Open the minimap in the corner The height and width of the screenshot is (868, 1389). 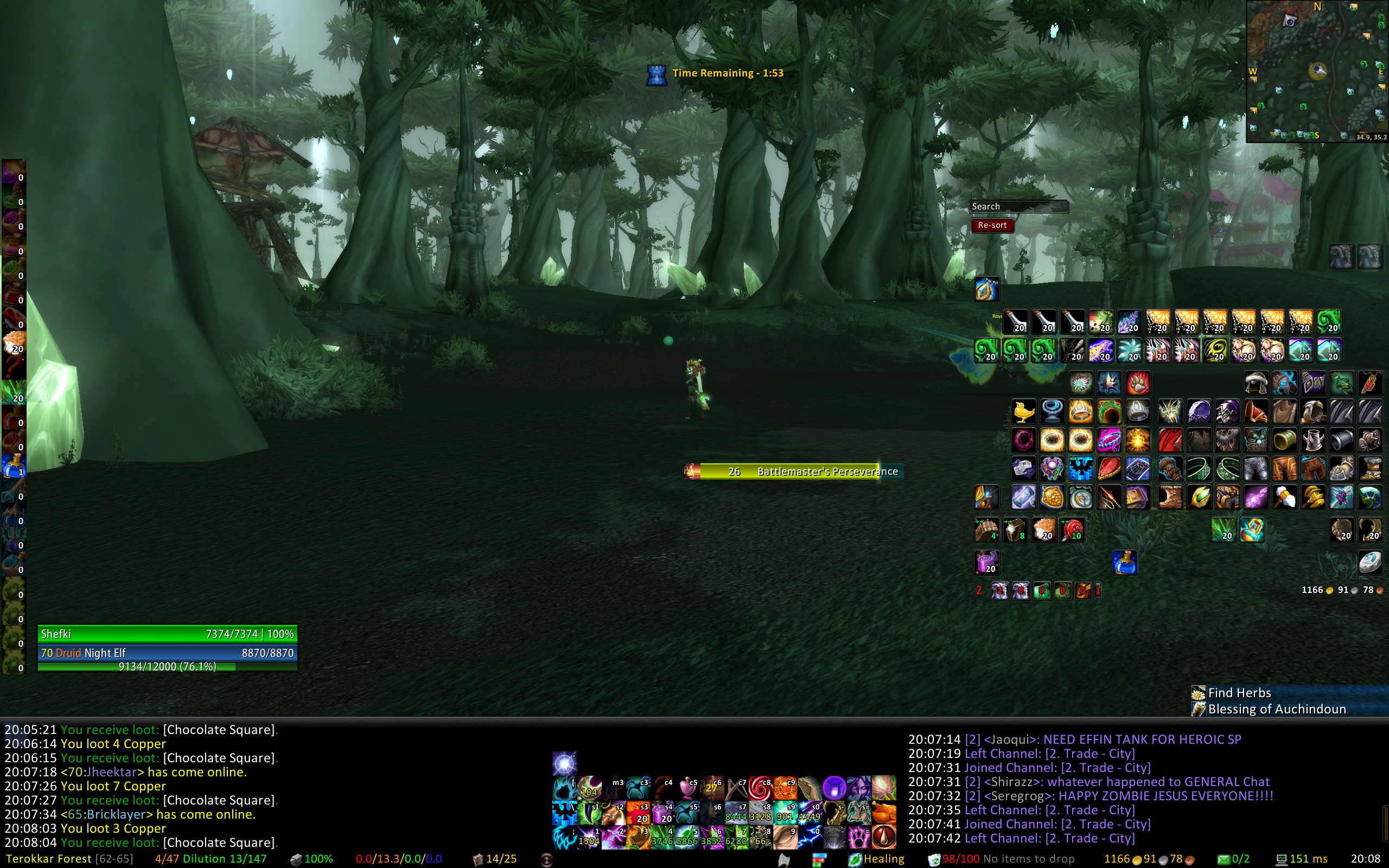point(1316,71)
